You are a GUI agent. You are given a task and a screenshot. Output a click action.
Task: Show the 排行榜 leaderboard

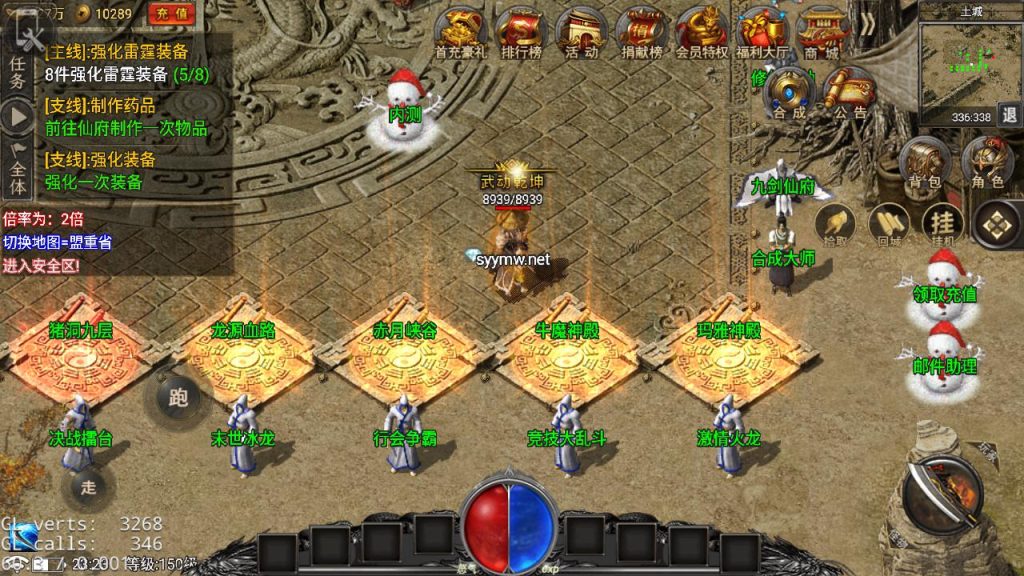[520, 33]
